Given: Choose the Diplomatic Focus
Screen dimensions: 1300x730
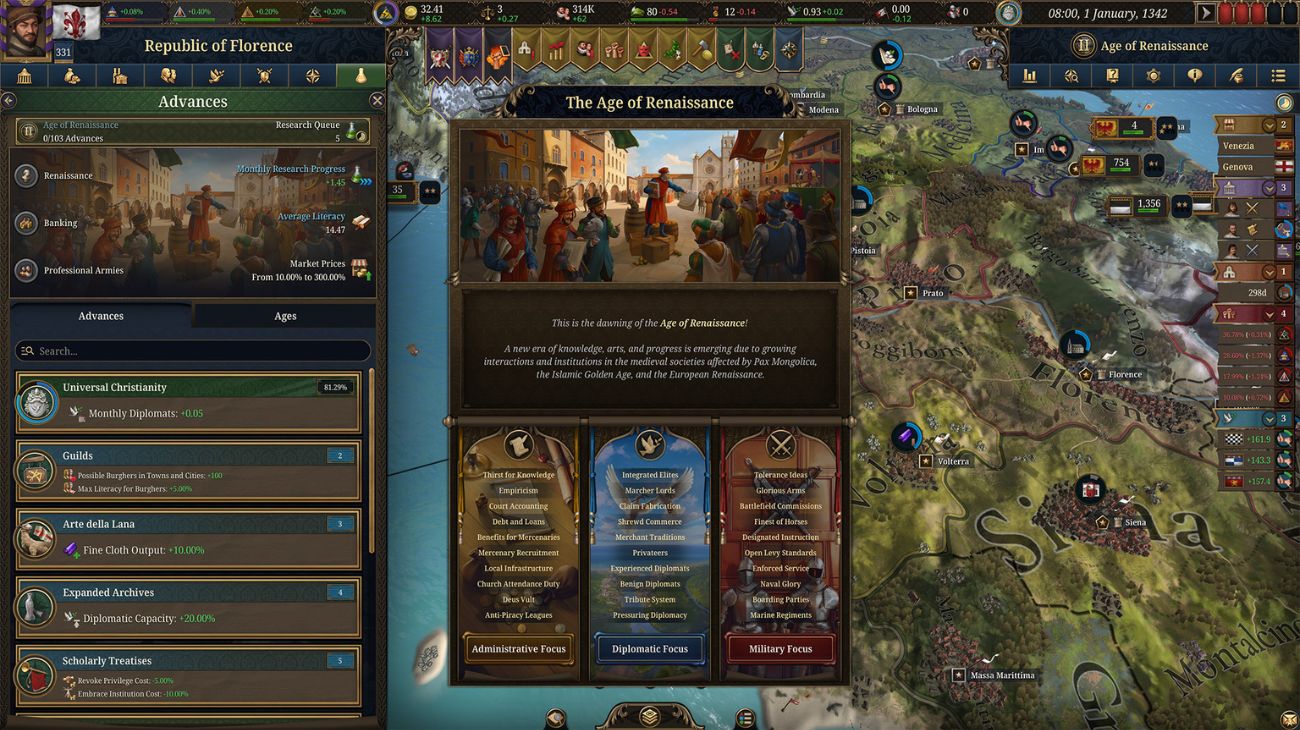Looking at the screenshot, I should coord(649,648).
